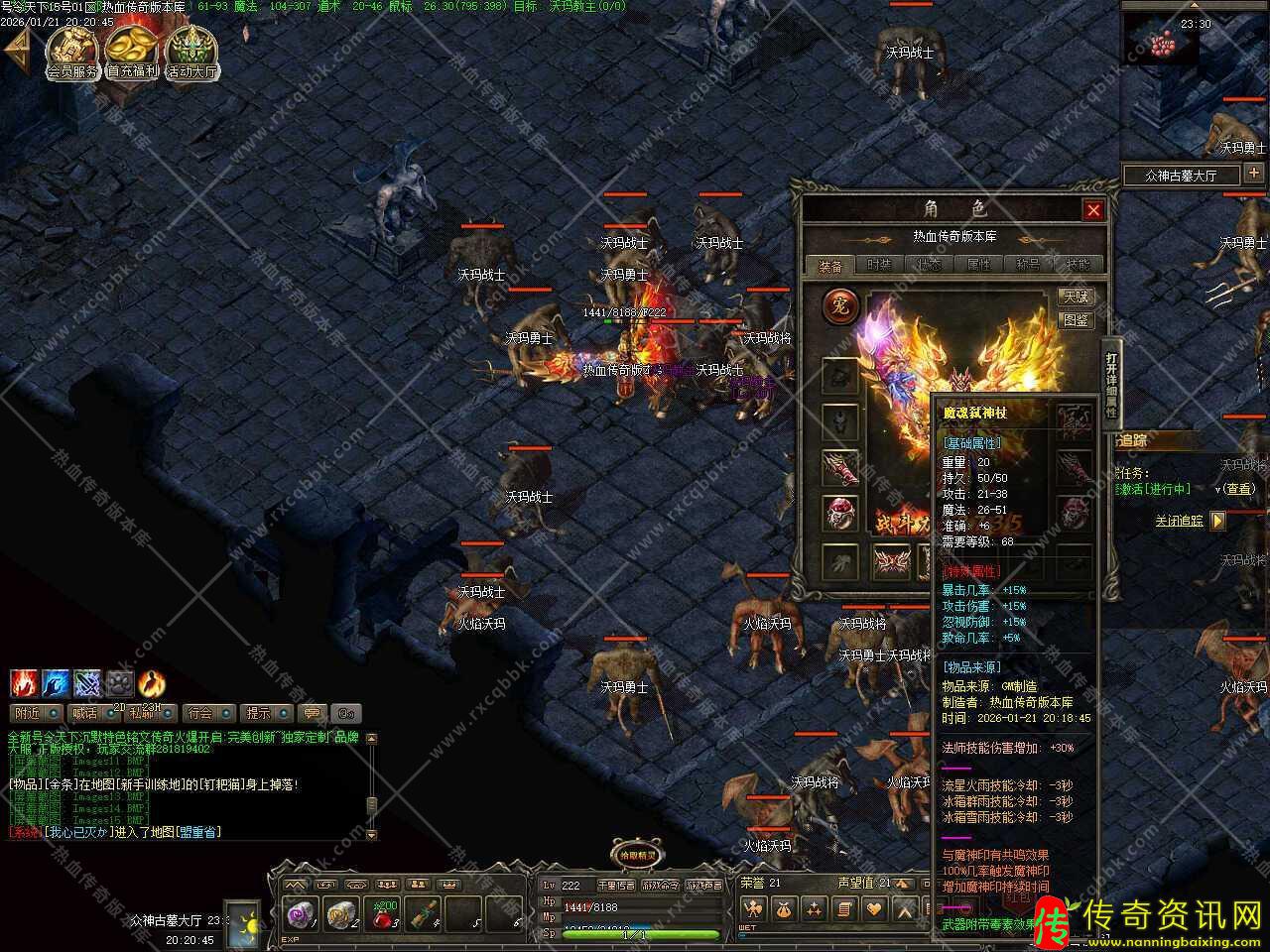Open the 首充福利 first-recharge bonus icon
The image size is (1270, 952).
[132, 52]
